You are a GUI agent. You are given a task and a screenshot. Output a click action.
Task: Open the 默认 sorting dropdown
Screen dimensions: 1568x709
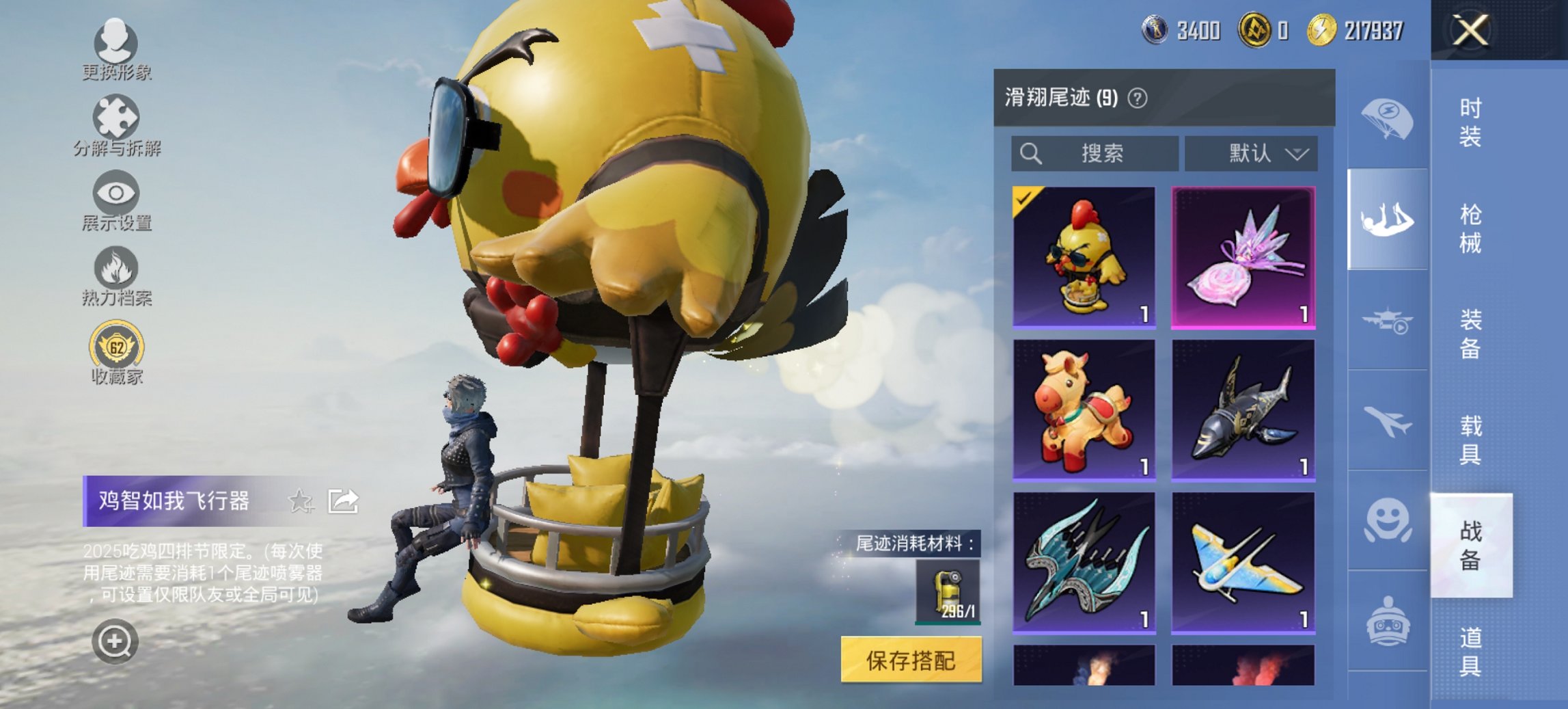(1256, 153)
